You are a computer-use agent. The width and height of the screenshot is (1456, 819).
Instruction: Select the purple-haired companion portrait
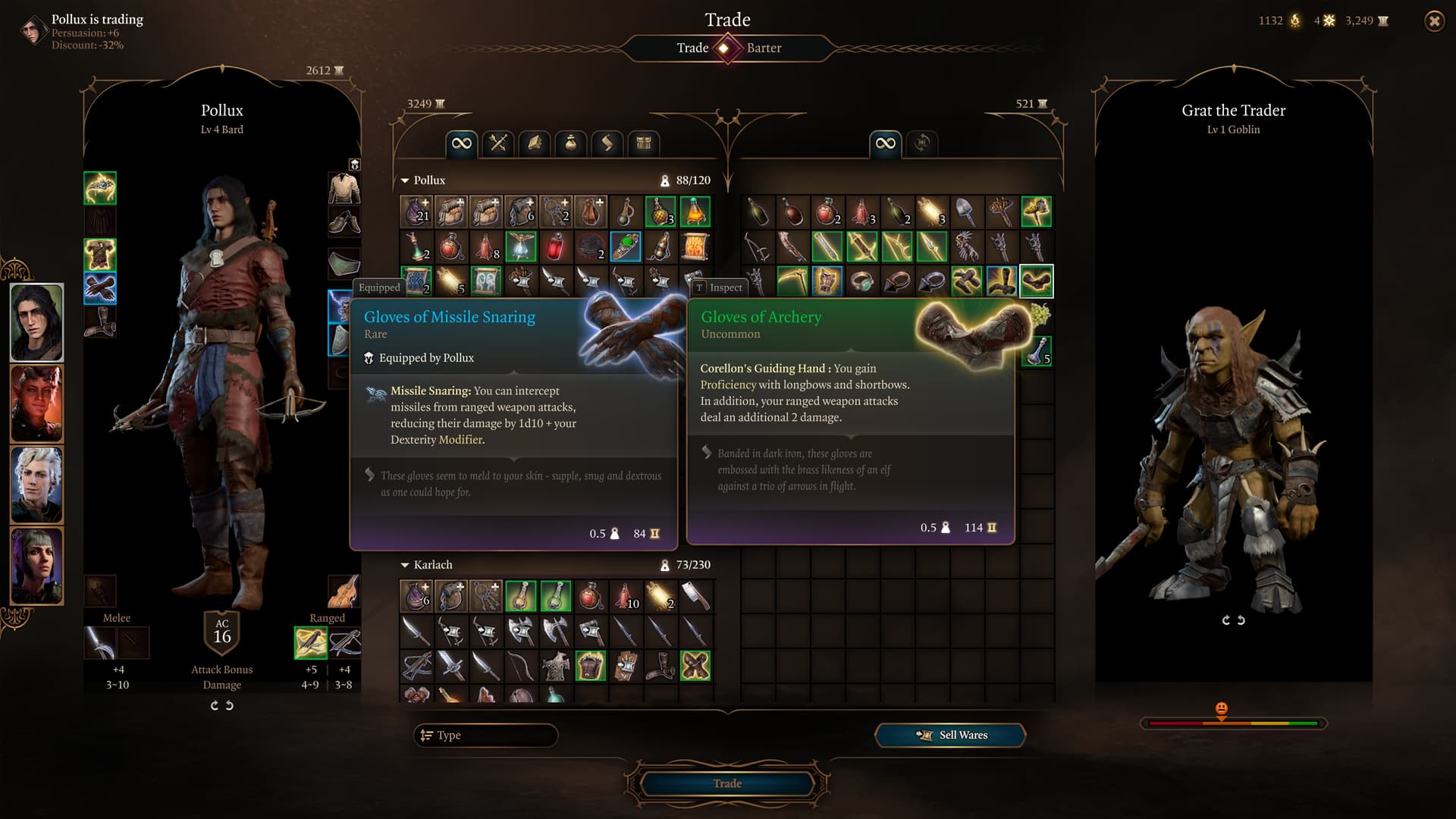[x=36, y=566]
